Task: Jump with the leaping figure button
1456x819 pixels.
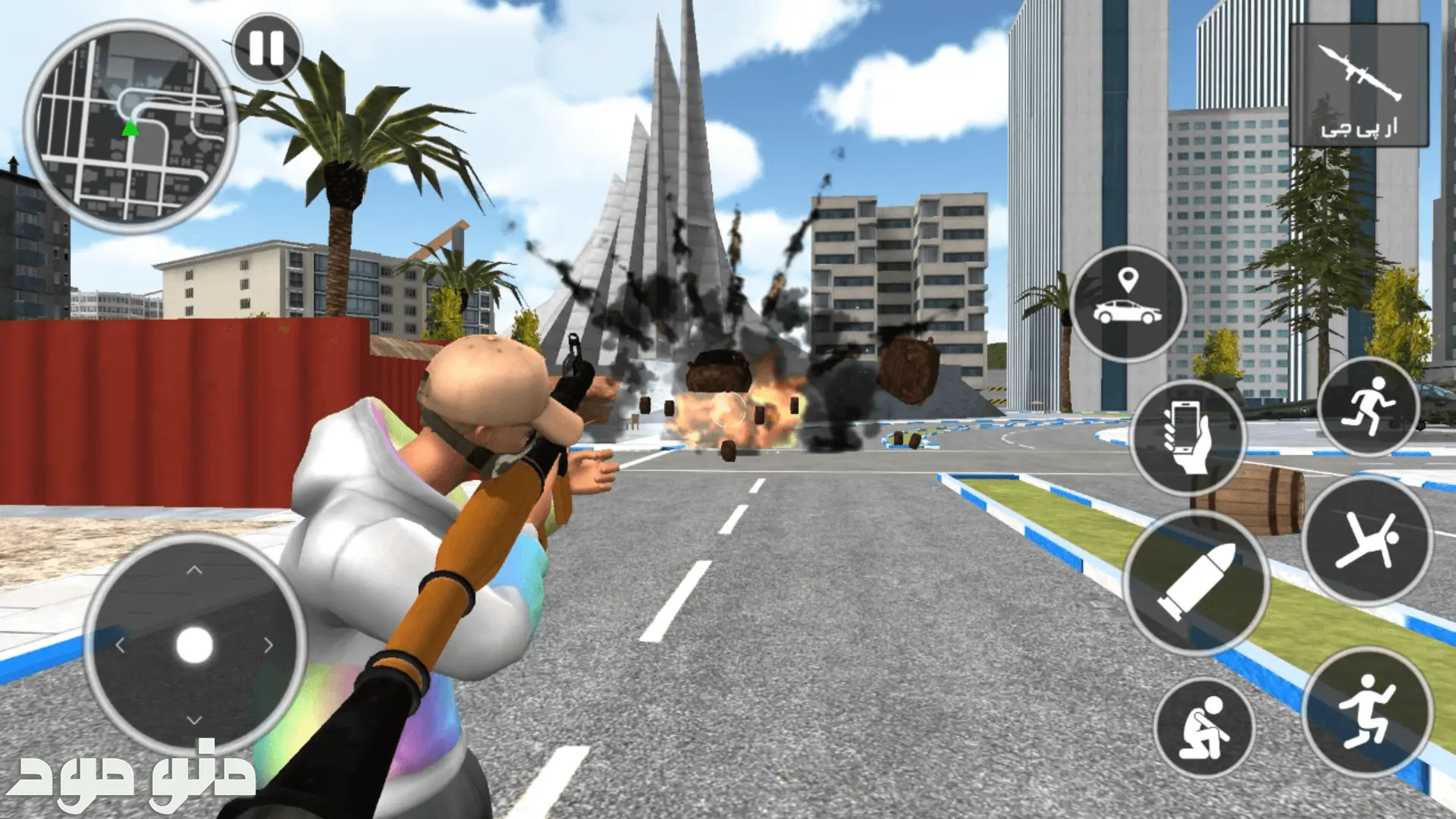Action: 1367,711
